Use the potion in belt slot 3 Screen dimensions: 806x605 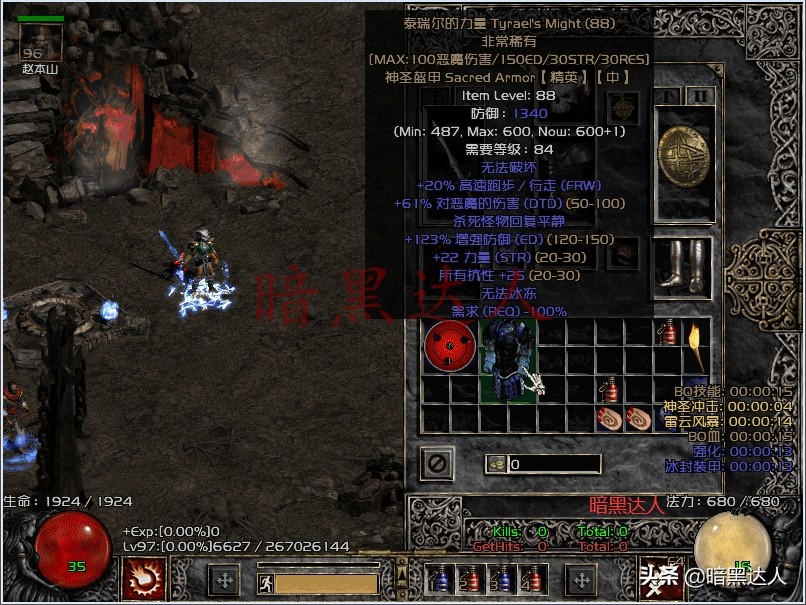[x=503, y=579]
